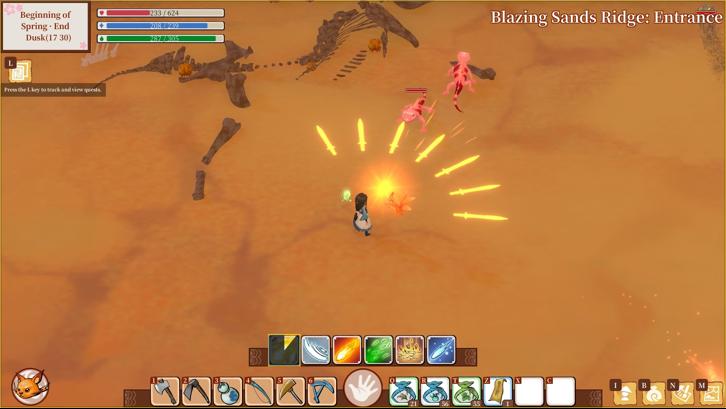Open the bag inventory icon
The width and height of the screenshot is (726, 409).
[x=653, y=394]
